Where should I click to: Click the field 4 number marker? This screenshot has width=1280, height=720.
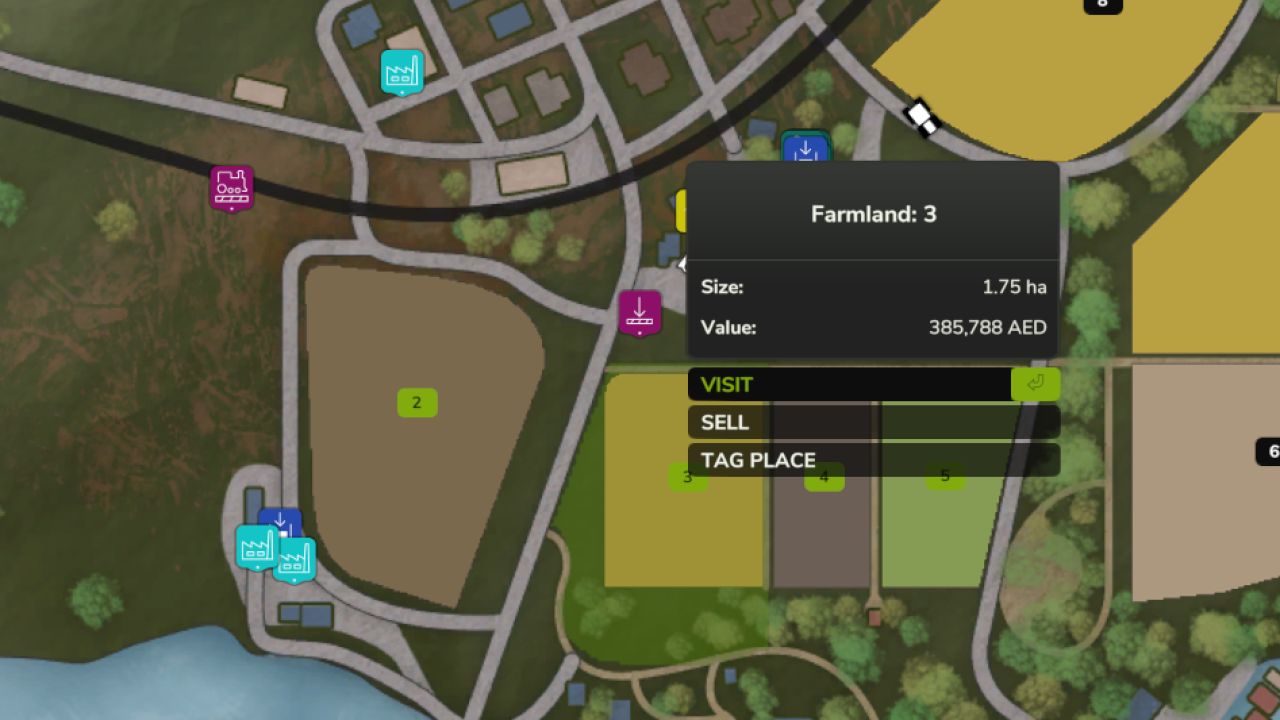824,478
